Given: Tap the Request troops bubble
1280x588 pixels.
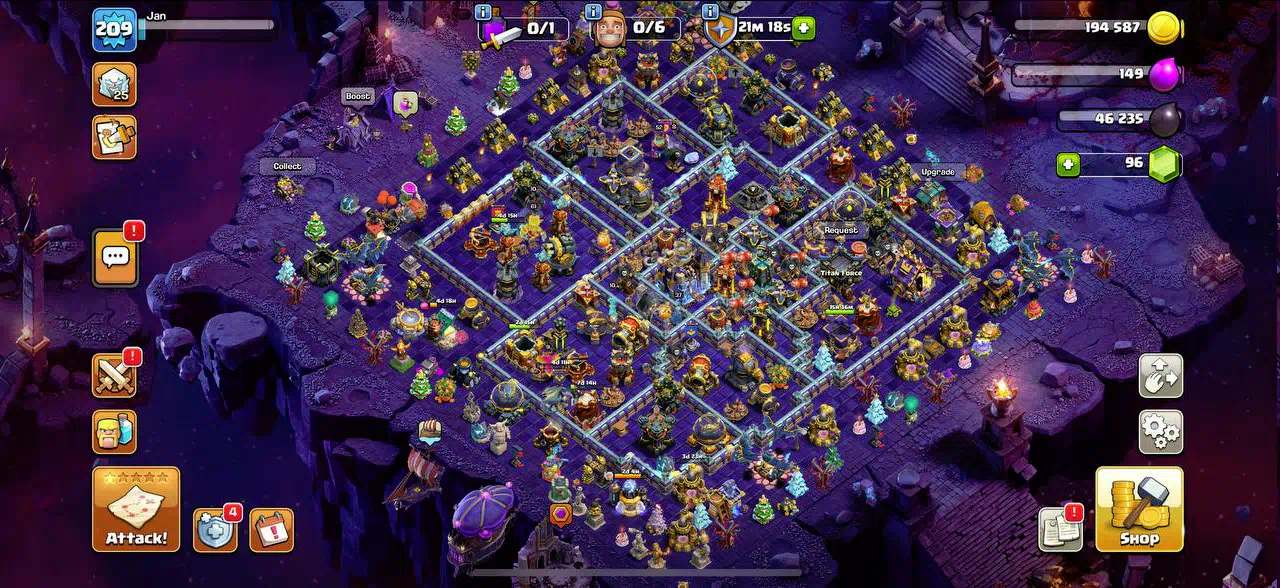Looking at the screenshot, I should point(841,230).
